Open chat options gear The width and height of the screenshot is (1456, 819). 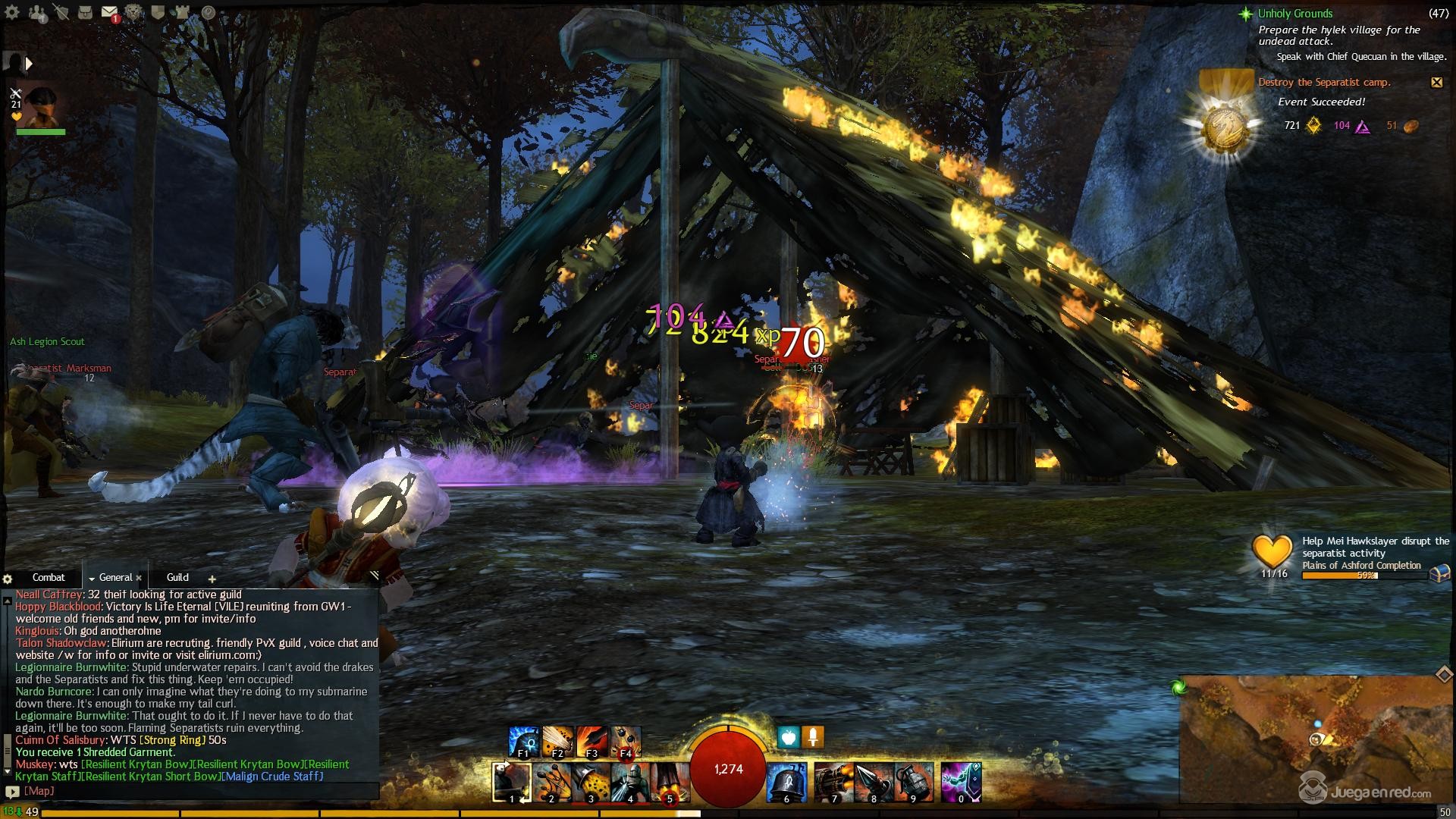pyautogui.click(x=8, y=579)
